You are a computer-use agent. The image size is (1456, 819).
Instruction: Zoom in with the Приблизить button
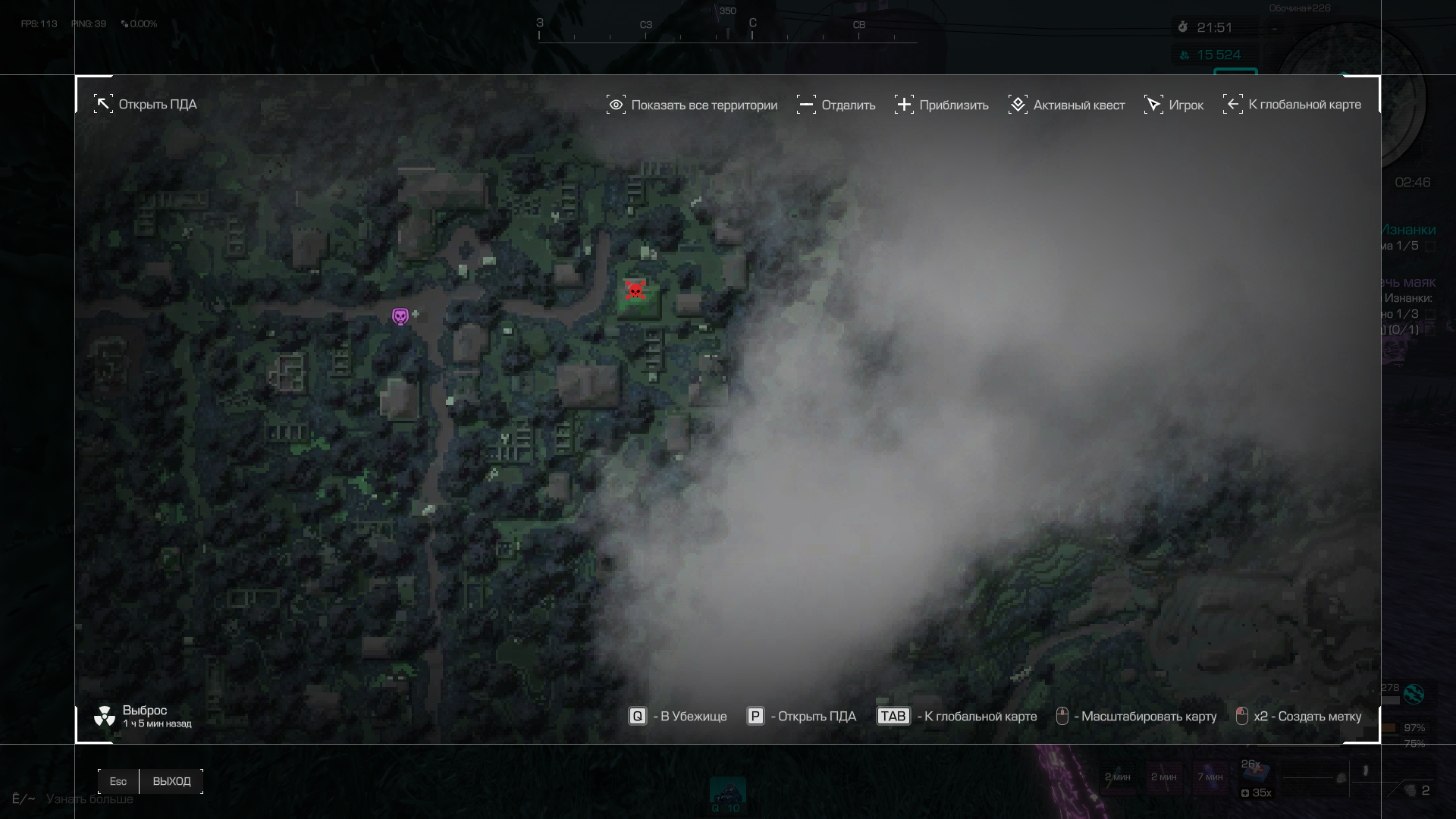pos(941,105)
